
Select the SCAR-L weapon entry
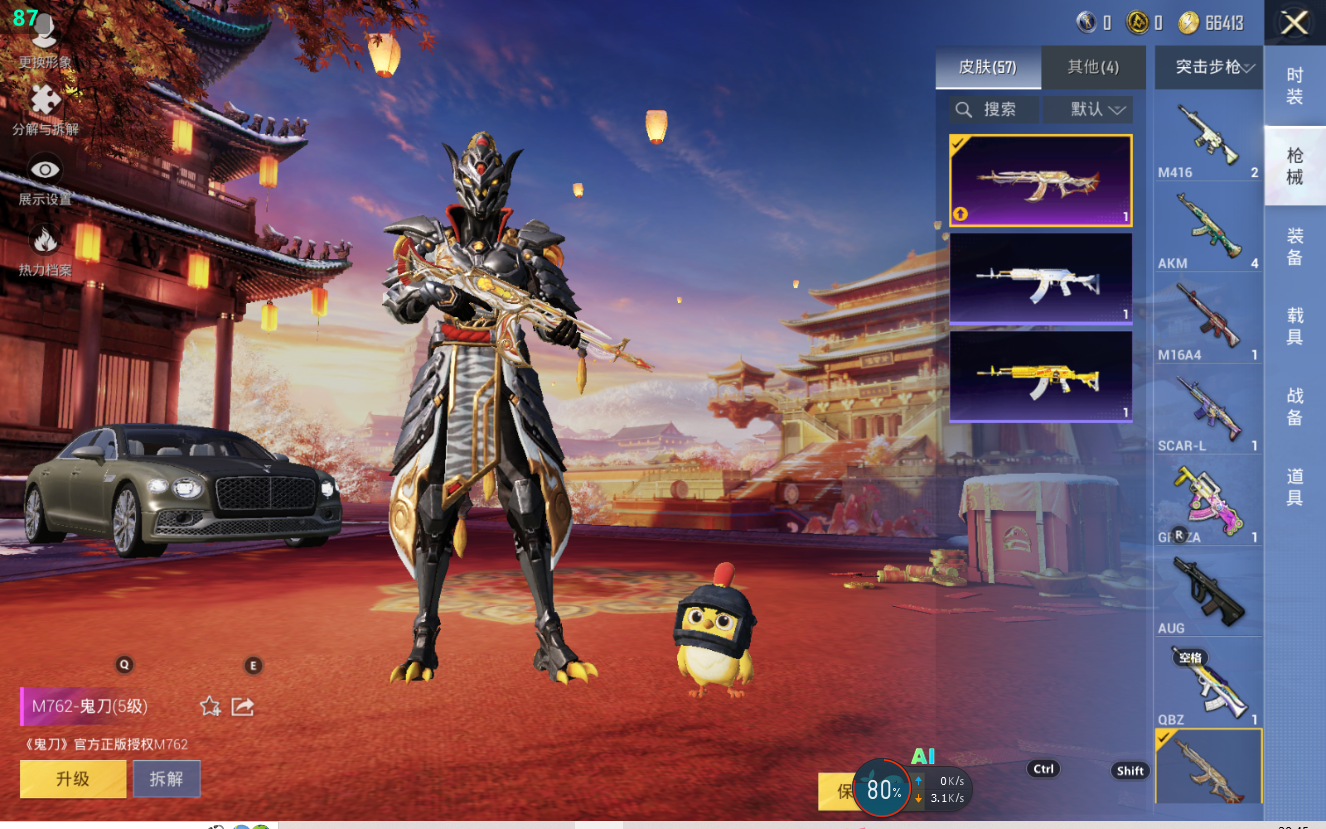pos(1209,410)
